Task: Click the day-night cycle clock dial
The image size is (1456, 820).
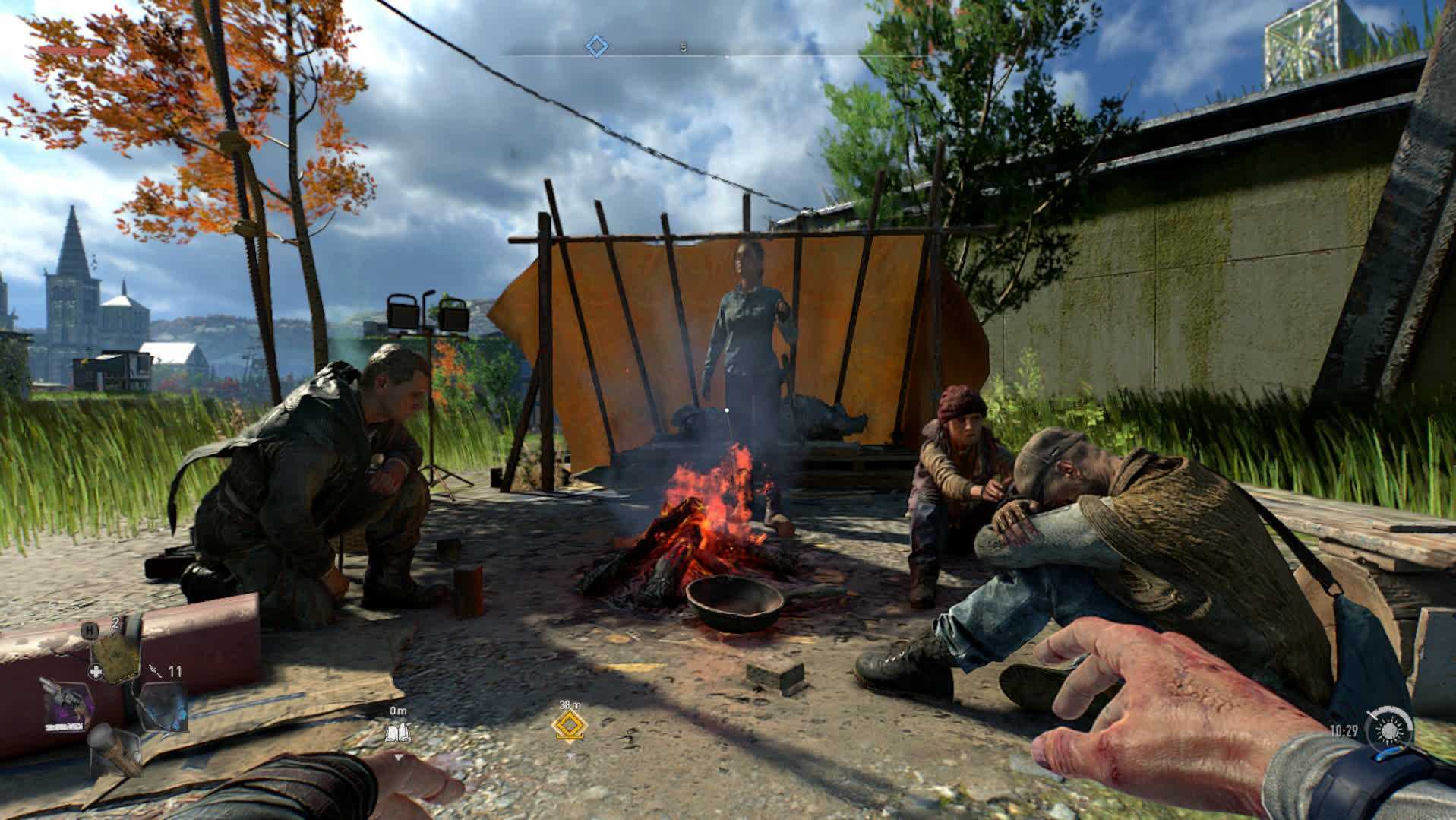Action: (1389, 731)
